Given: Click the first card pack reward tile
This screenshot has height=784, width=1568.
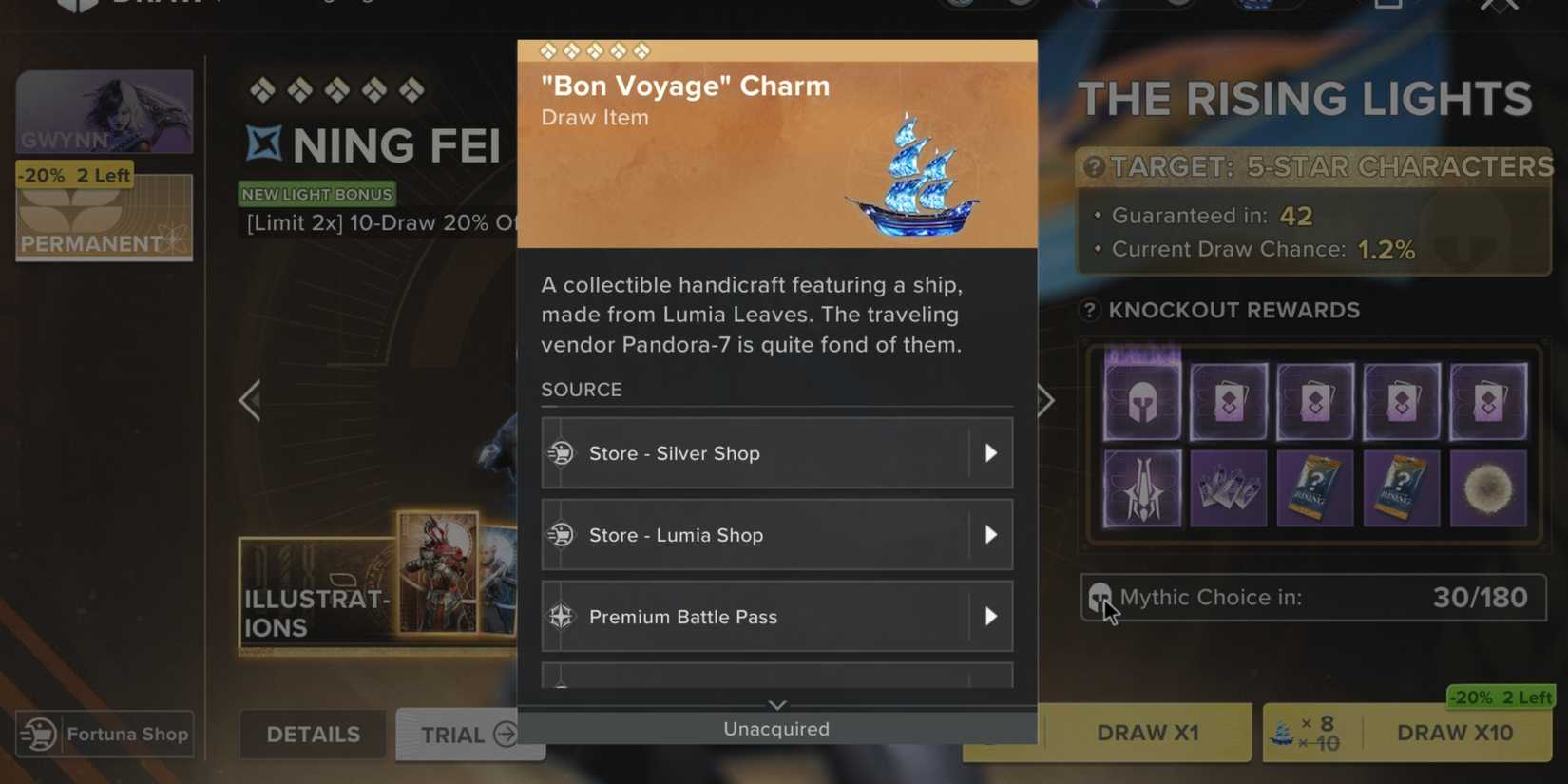Looking at the screenshot, I should pyautogui.click(x=1228, y=399).
